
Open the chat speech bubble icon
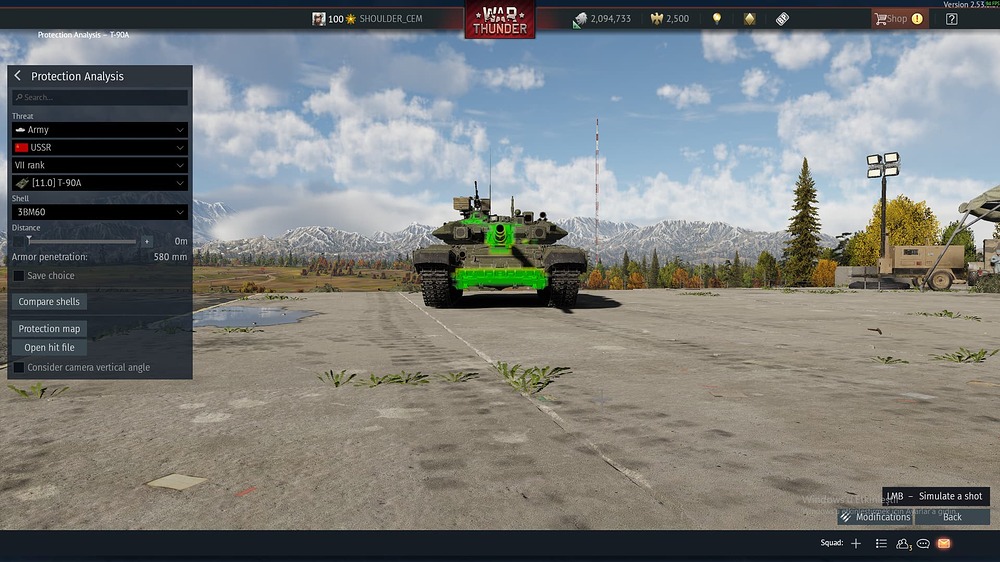(x=923, y=543)
